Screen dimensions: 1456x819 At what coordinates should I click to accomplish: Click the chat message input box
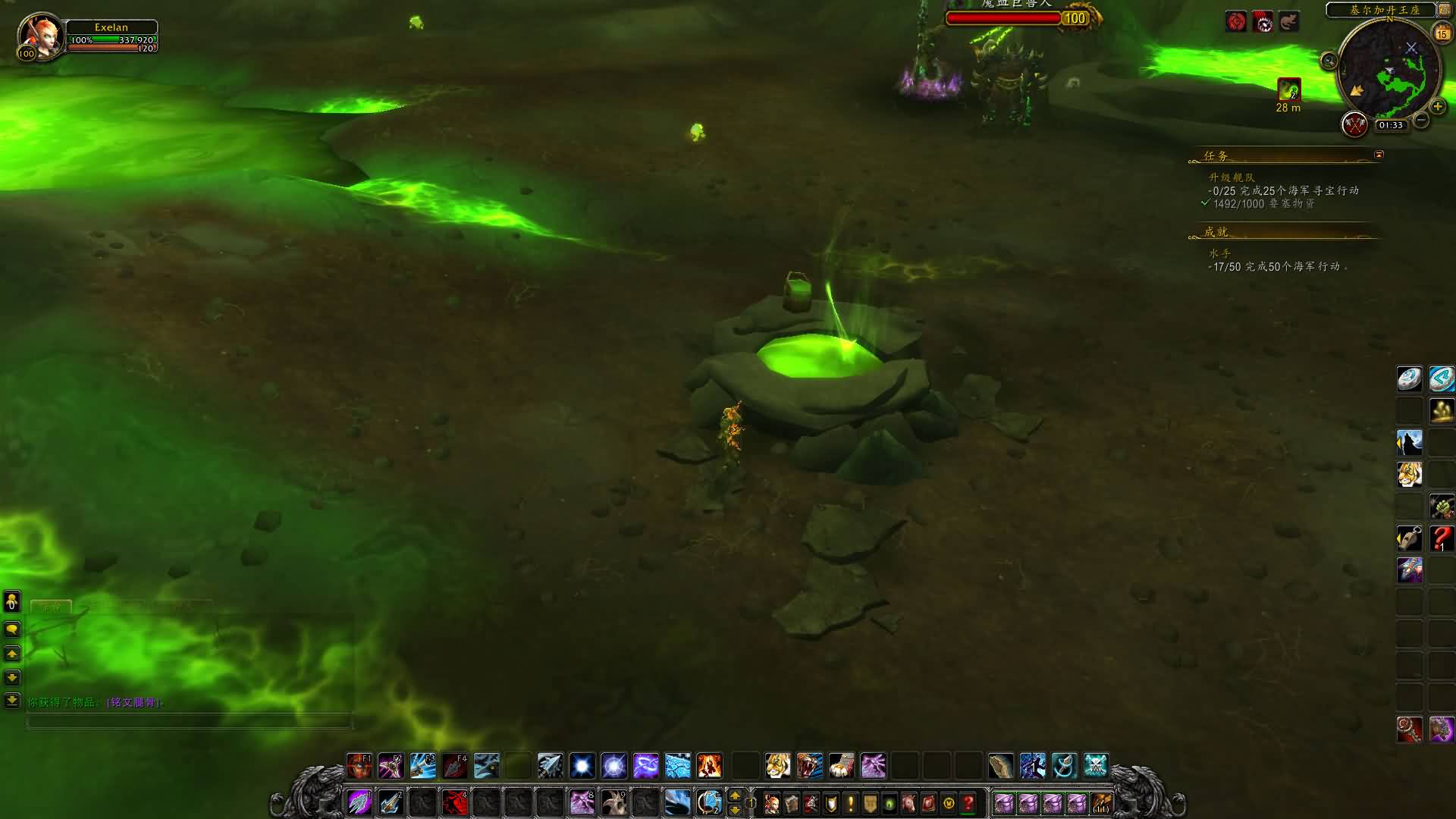pos(190,721)
